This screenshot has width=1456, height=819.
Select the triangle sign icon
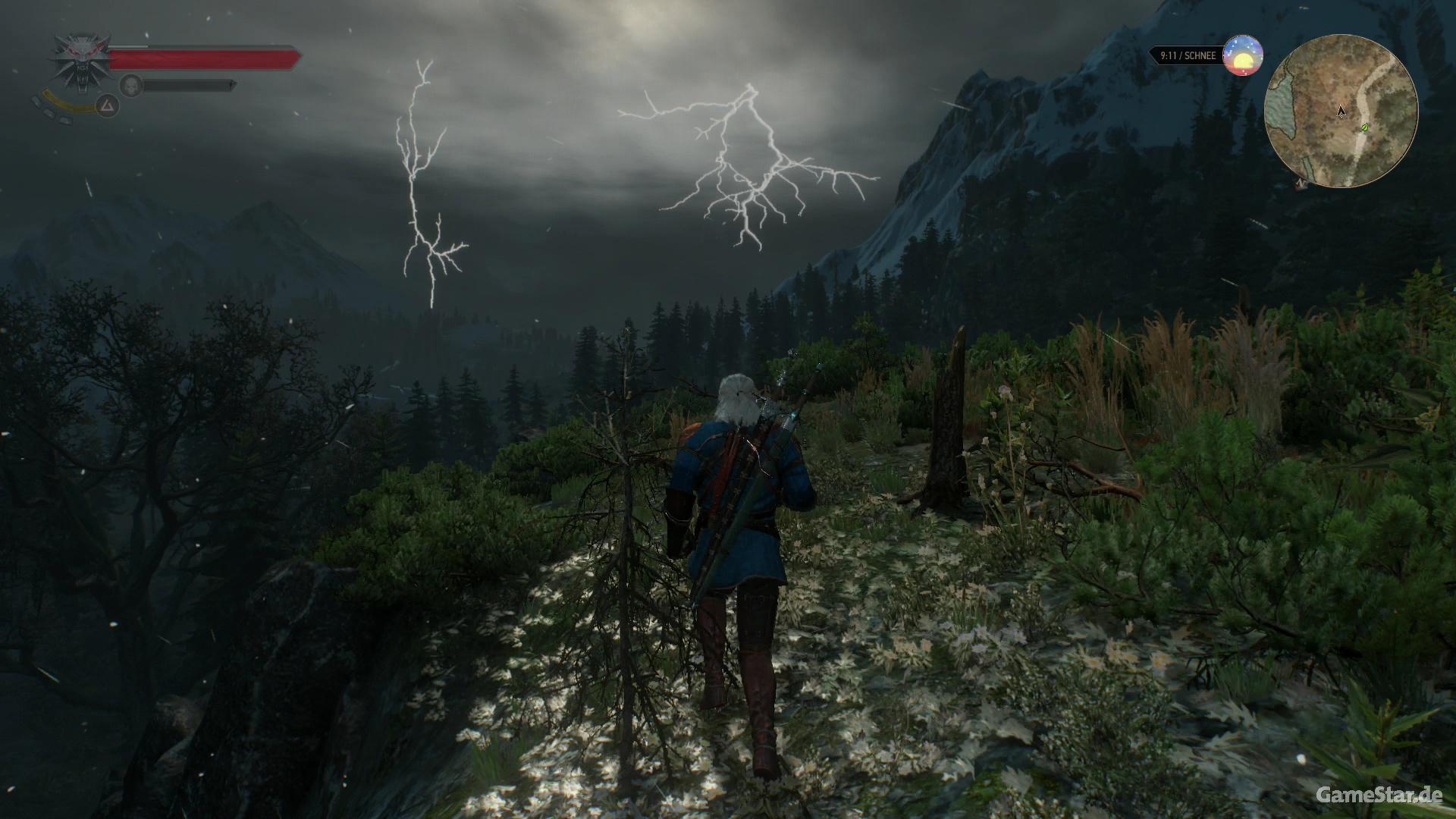pos(108,107)
